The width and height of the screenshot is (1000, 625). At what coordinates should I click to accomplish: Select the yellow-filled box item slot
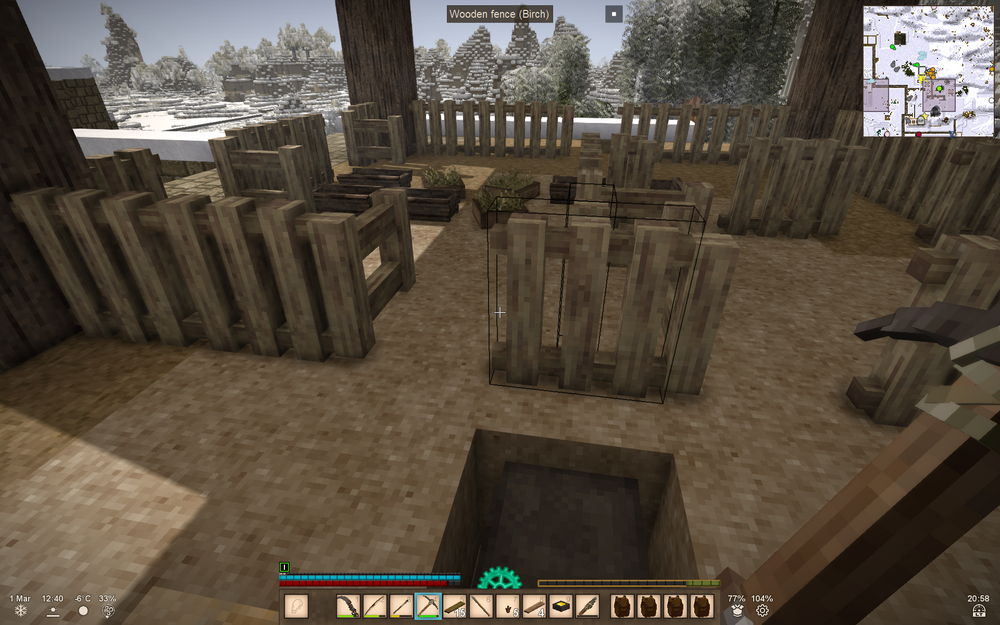[x=562, y=606]
